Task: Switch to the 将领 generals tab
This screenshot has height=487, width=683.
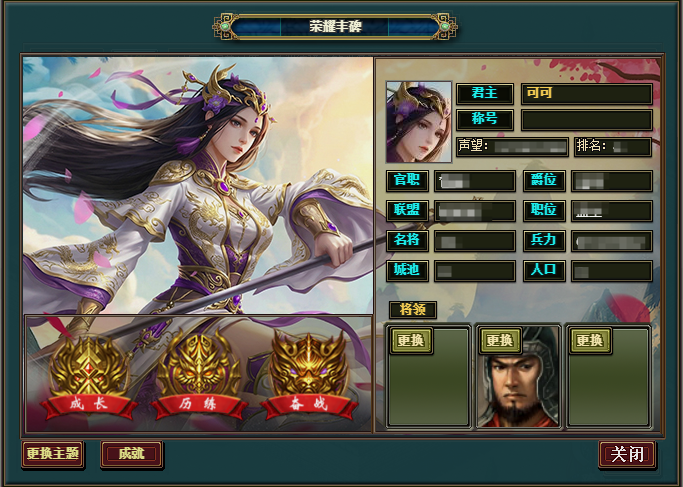Action: (x=412, y=309)
